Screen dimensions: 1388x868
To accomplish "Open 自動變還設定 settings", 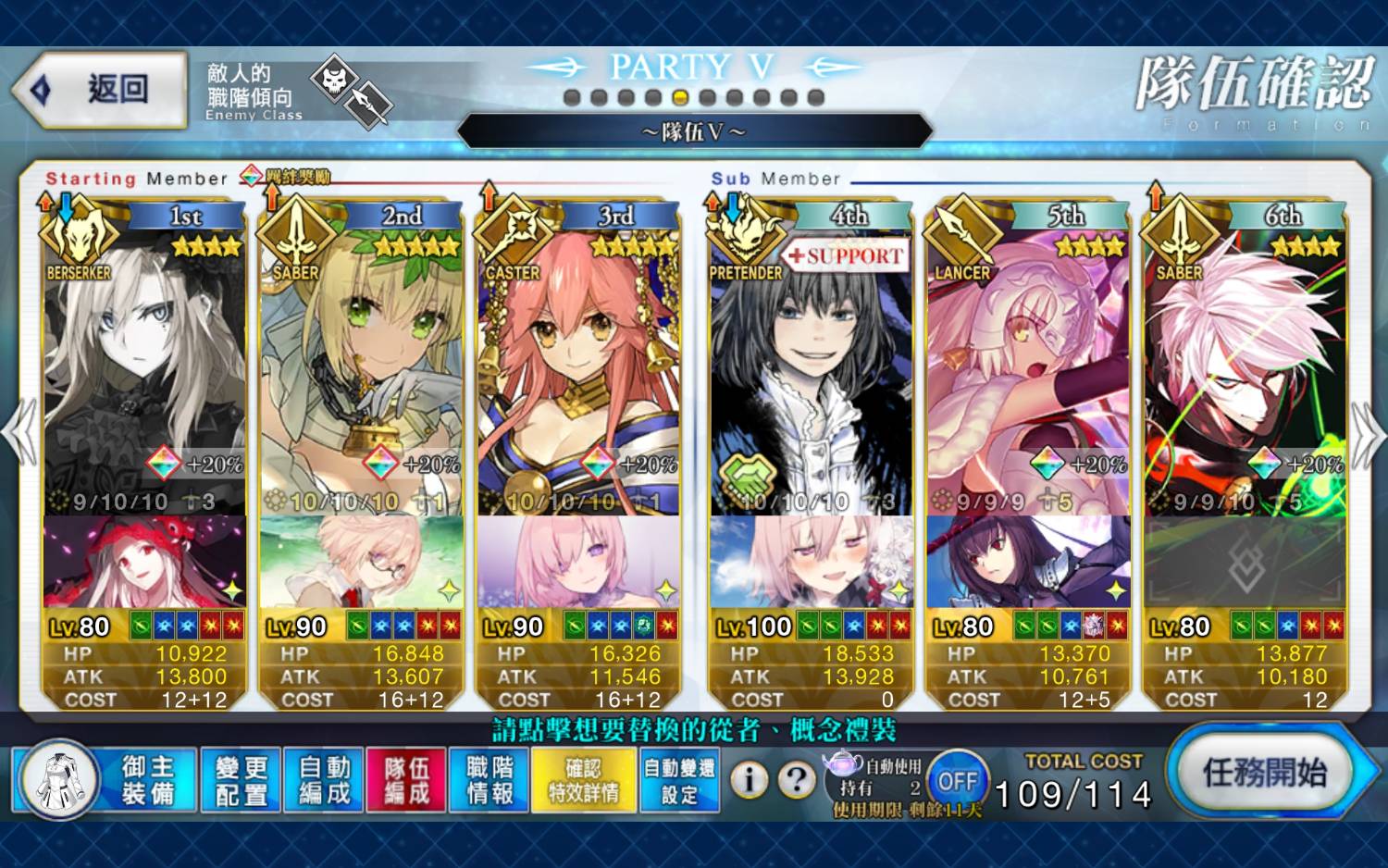I will pyautogui.click(x=679, y=780).
